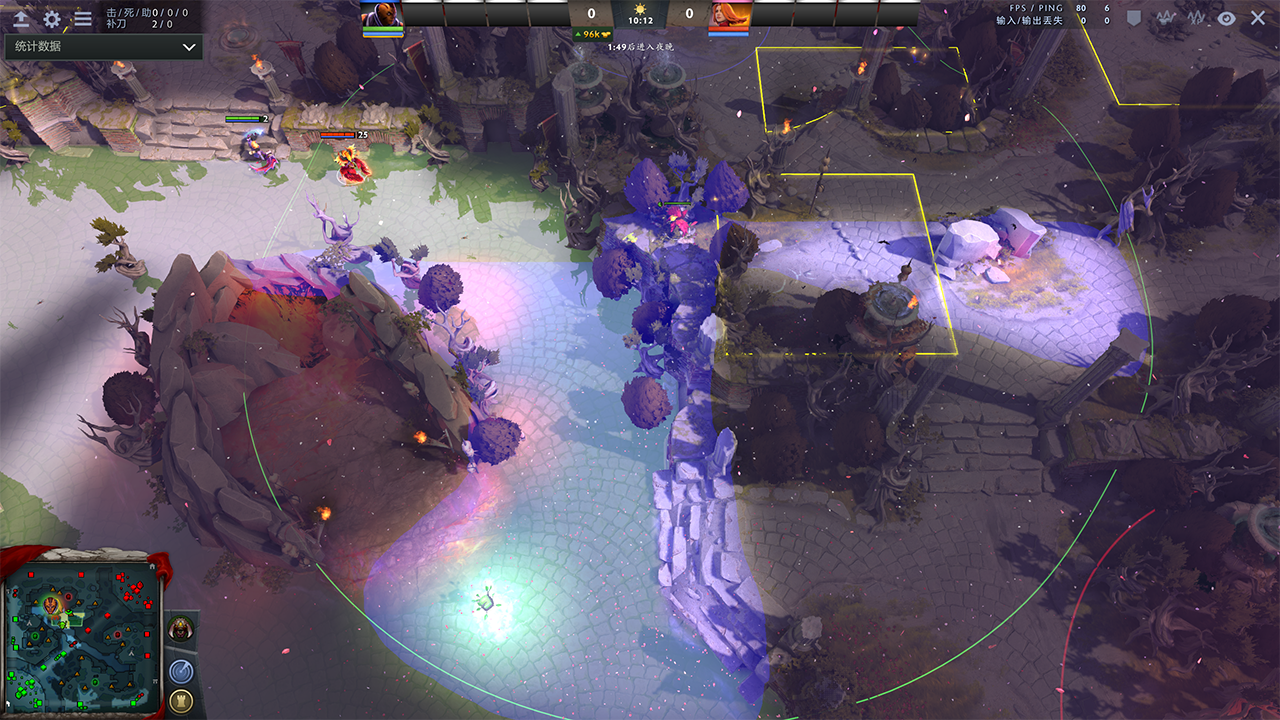Click the shield badge icon
1280x720 pixels.
(1134, 18)
